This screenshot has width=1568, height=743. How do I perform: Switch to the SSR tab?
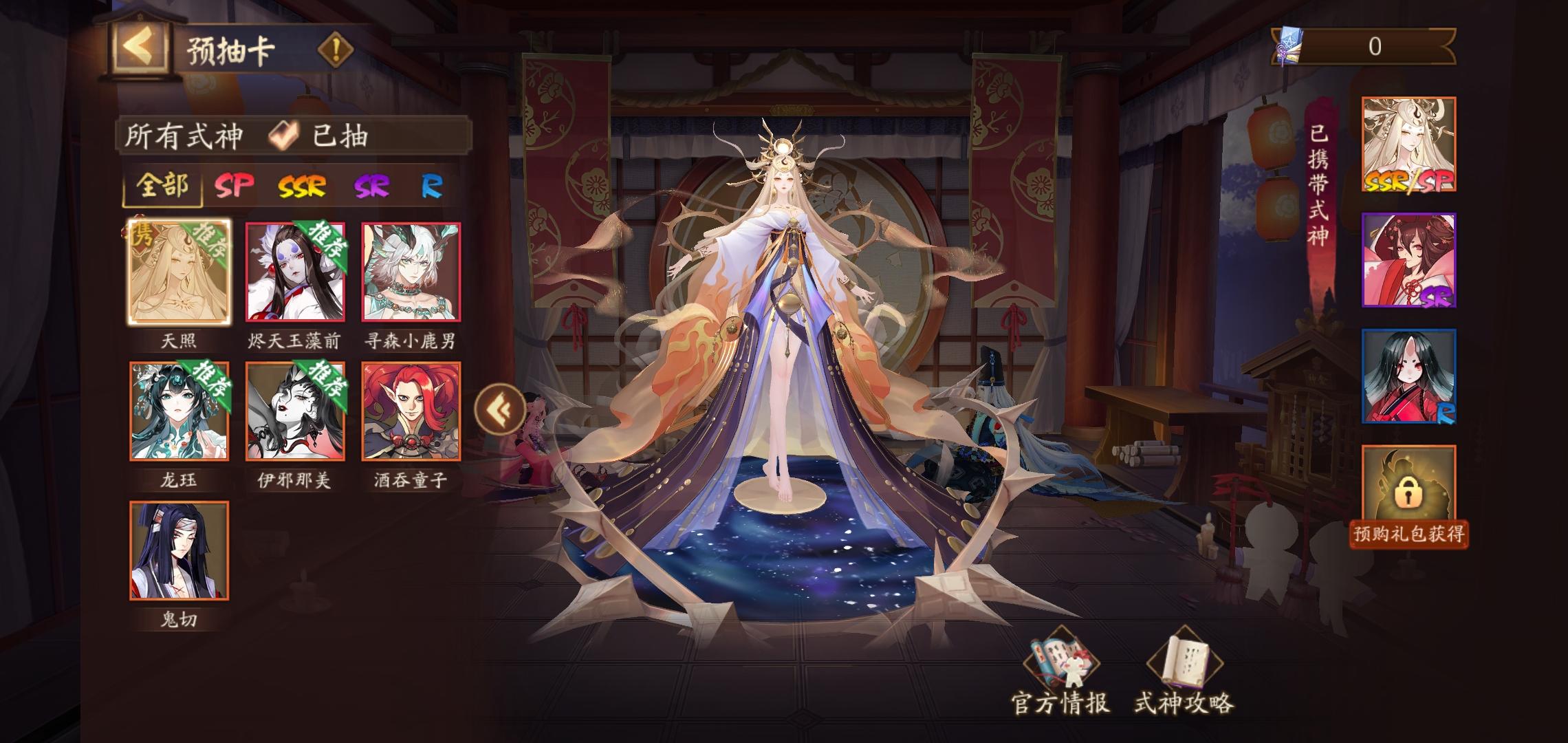pyautogui.click(x=303, y=186)
